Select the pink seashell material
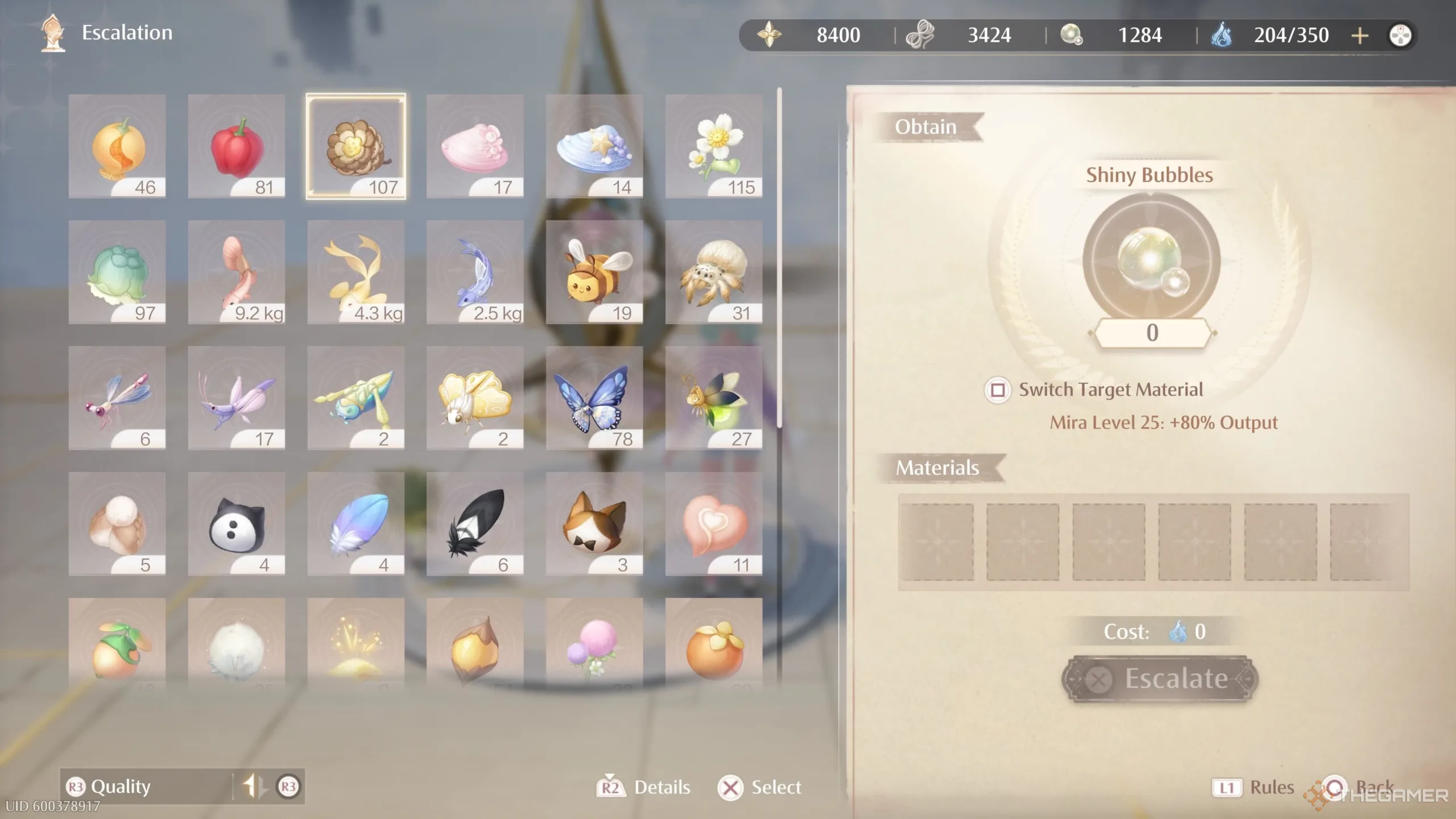This screenshot has width=1456, height=819. coord(475,146)
